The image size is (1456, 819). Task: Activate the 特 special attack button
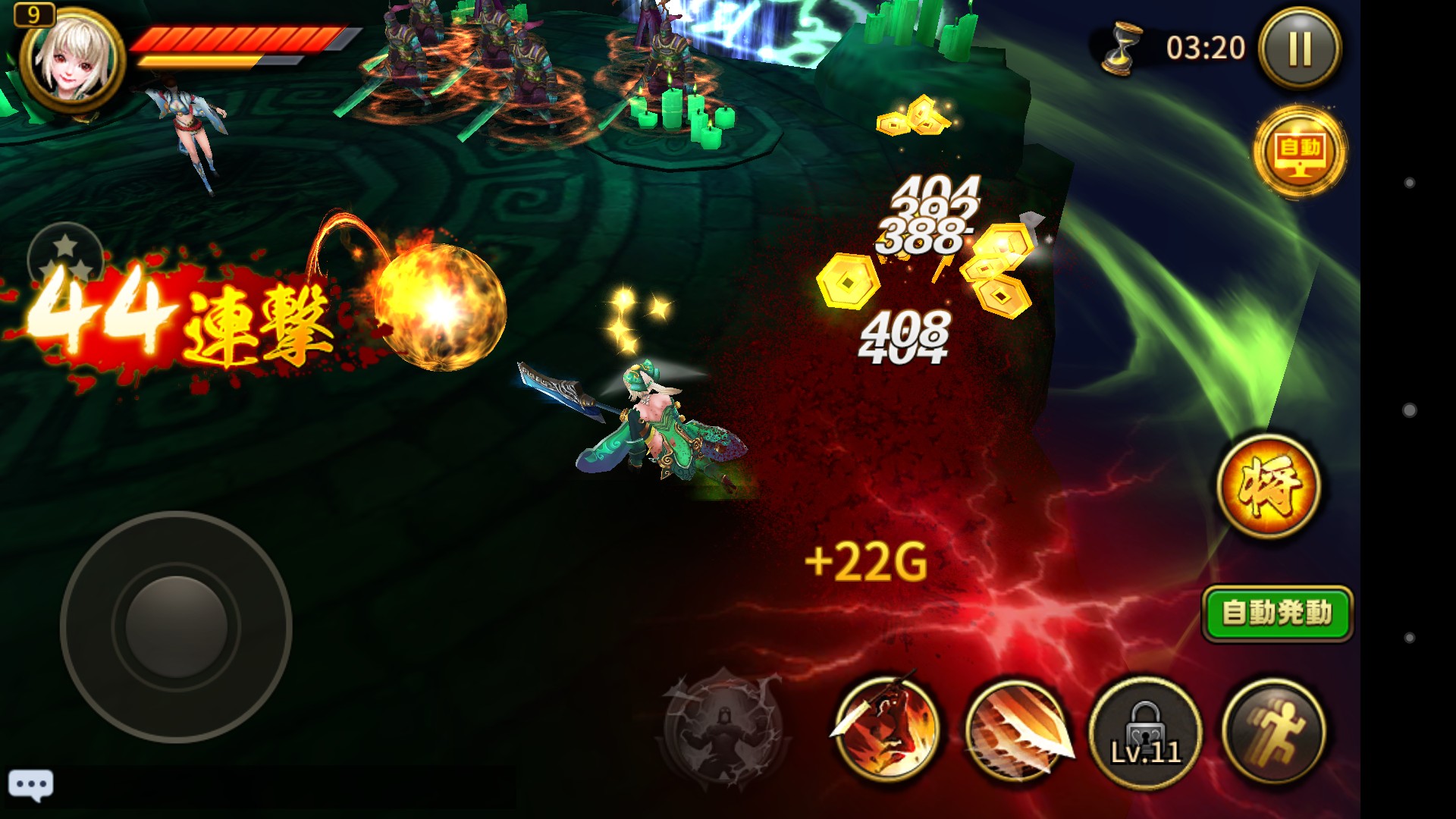1269,486
